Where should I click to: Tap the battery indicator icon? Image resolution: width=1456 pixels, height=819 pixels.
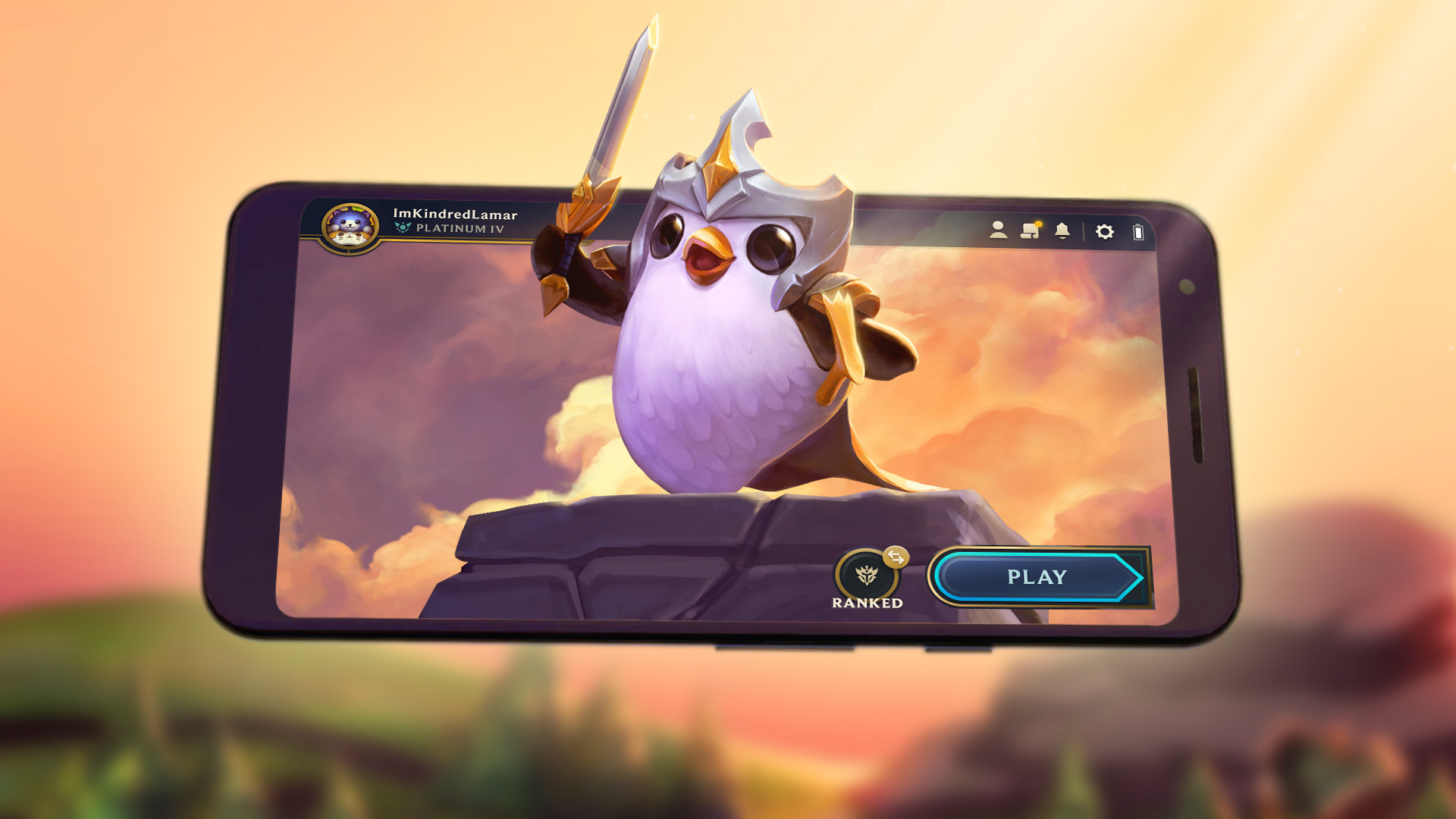tap(1138, 231)
